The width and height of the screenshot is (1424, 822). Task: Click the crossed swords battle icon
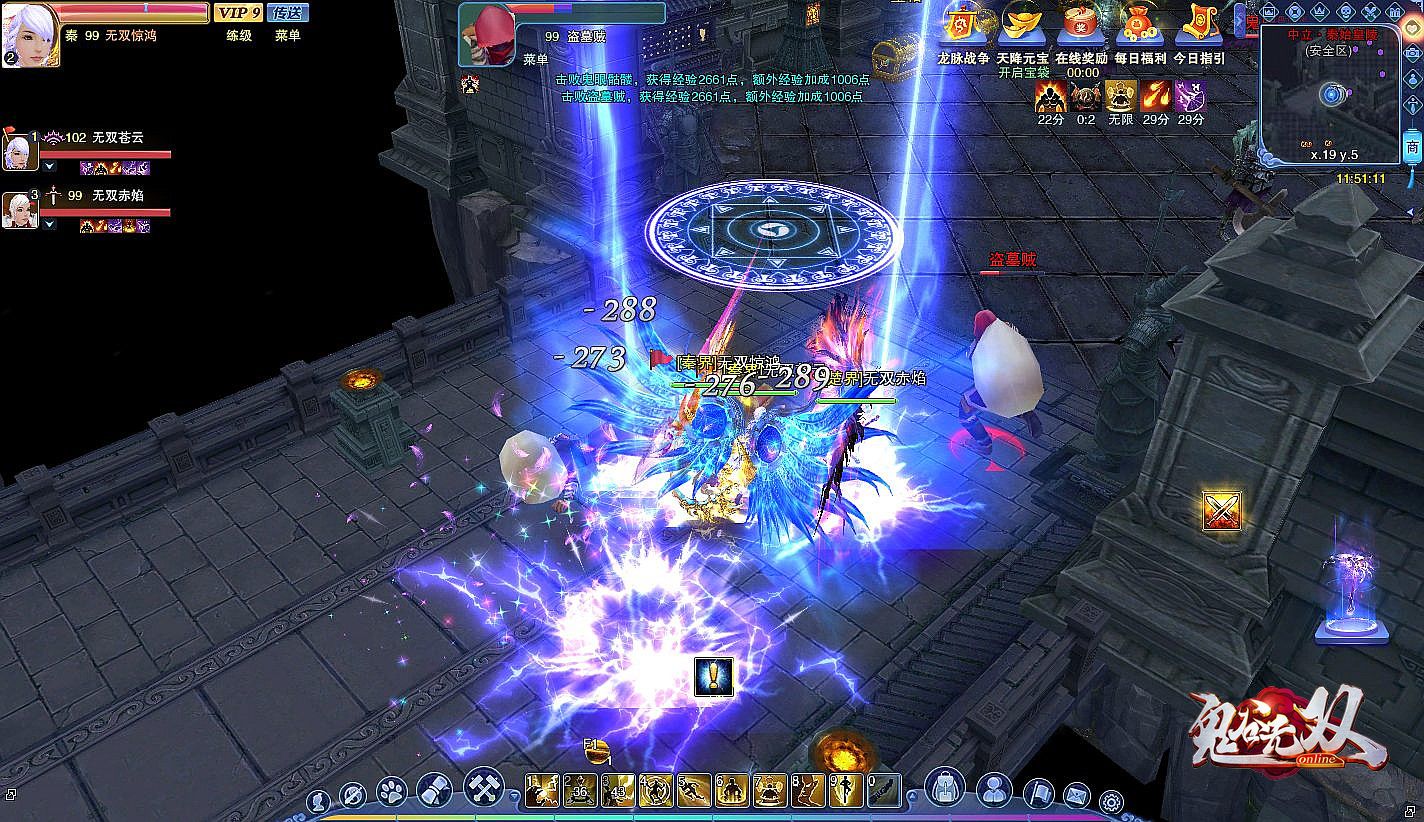pyautogui.click(x=1221, y=511)
